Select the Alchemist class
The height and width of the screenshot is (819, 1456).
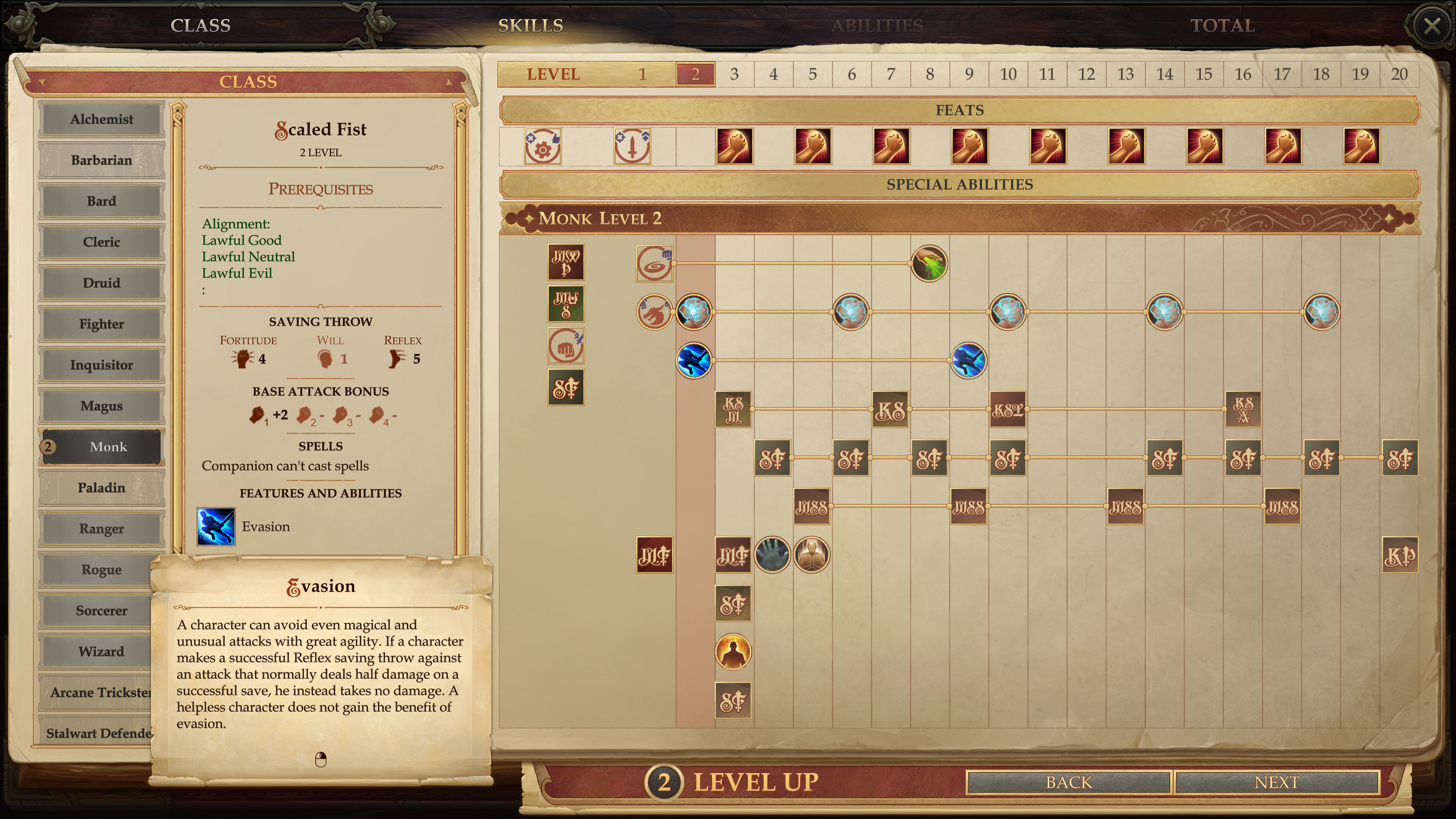(102, 119)
